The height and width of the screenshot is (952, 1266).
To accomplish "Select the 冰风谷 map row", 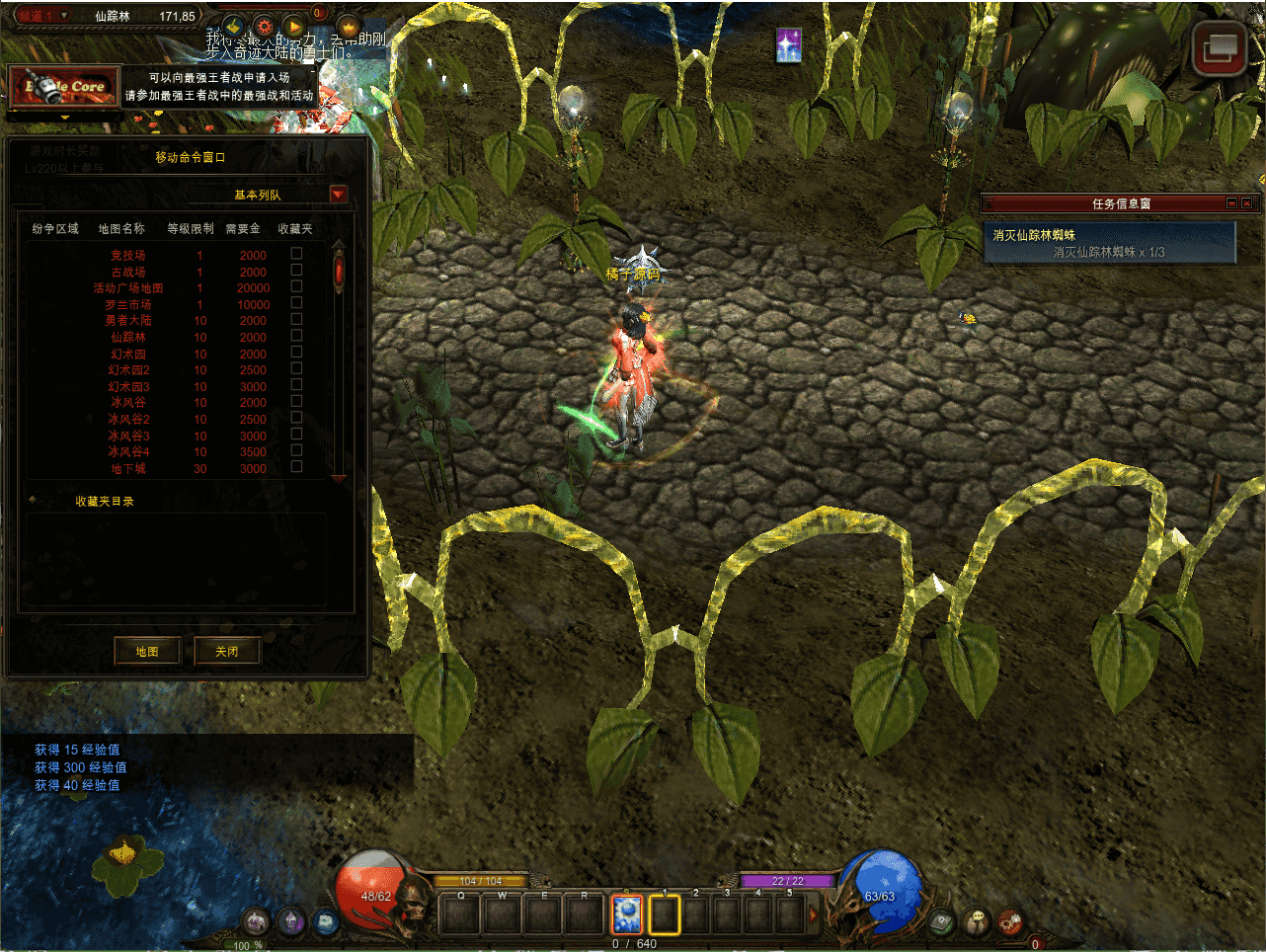I will (x=128, y=403).
